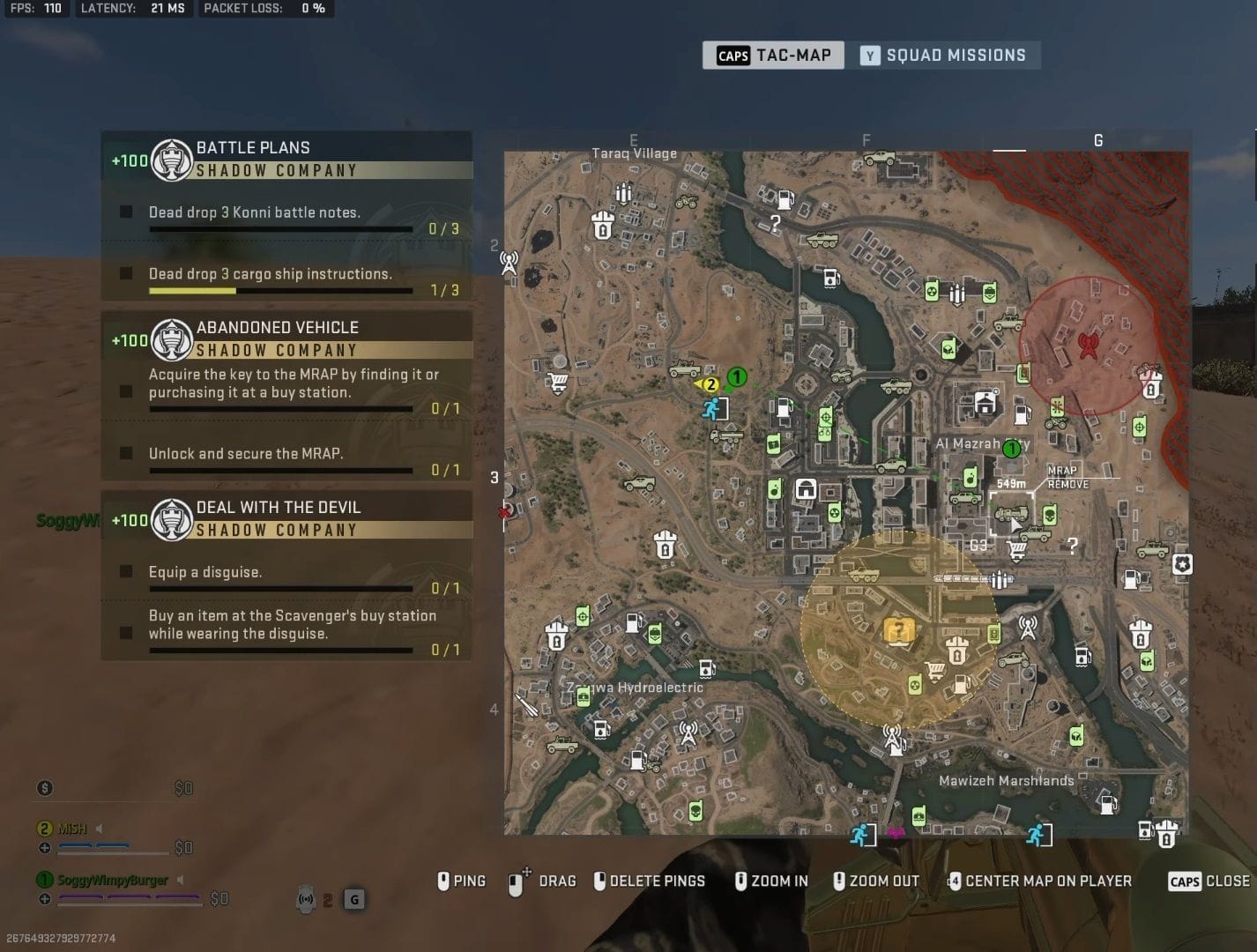The width and height of the screenshot is (1257, 952).
Task: Mute the voice chat icon next to MiSH
Action: coord(98,828)
